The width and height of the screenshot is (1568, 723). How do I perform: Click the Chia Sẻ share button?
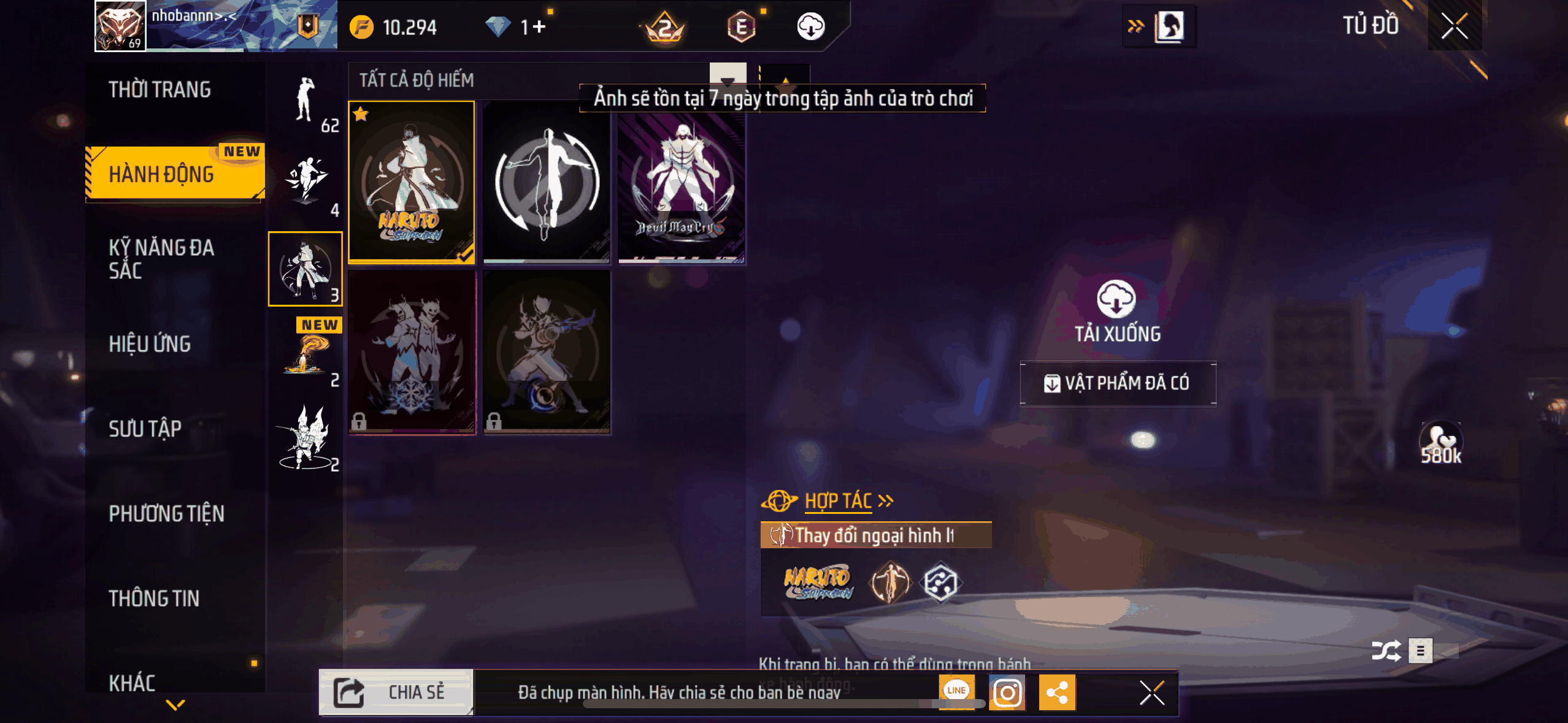click(396, 692)
